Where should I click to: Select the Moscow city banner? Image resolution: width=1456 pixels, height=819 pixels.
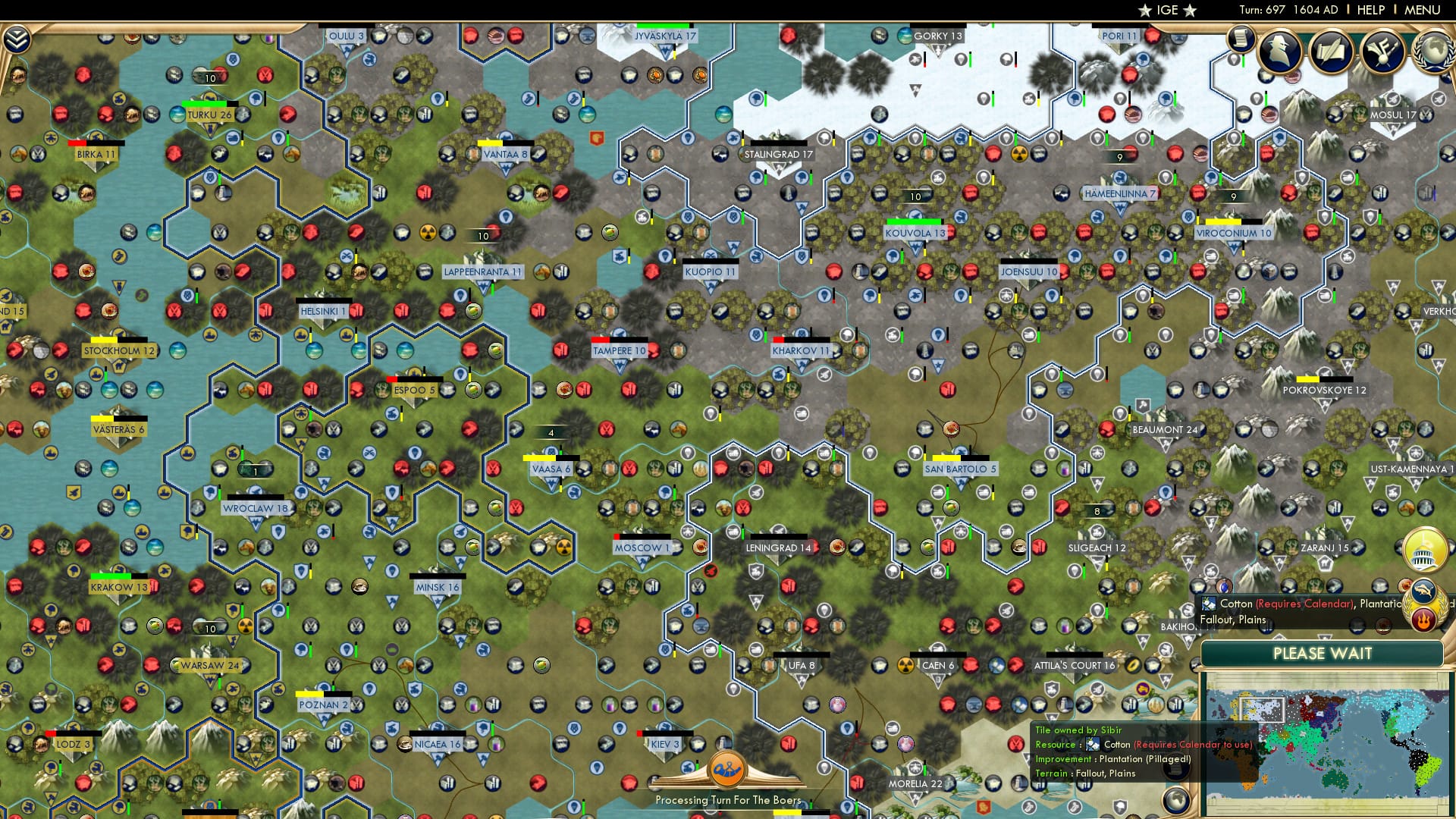pyautogui.click(x=641, y=547)
